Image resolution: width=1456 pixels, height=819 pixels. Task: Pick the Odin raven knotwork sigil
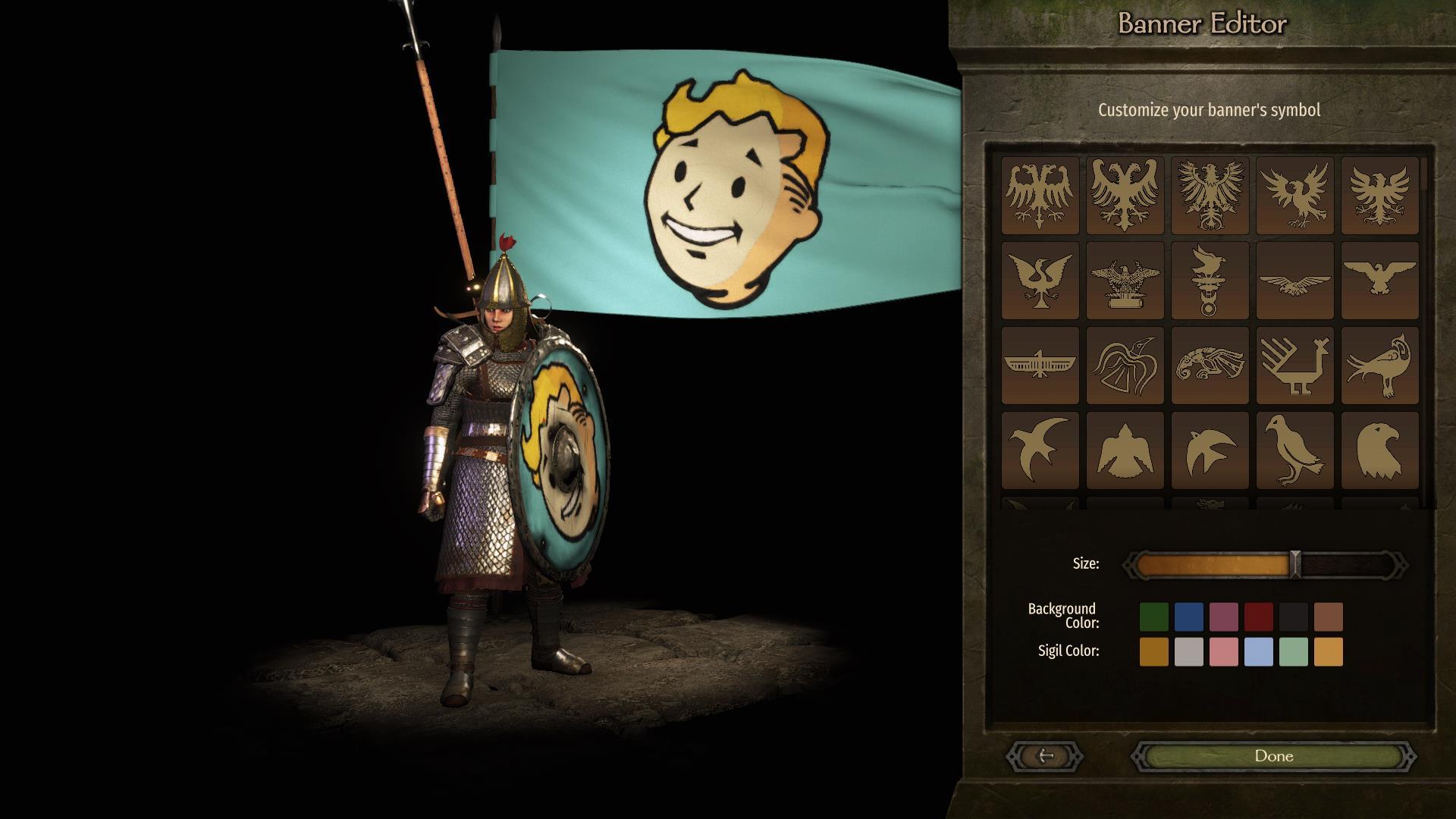point(1125,366)
